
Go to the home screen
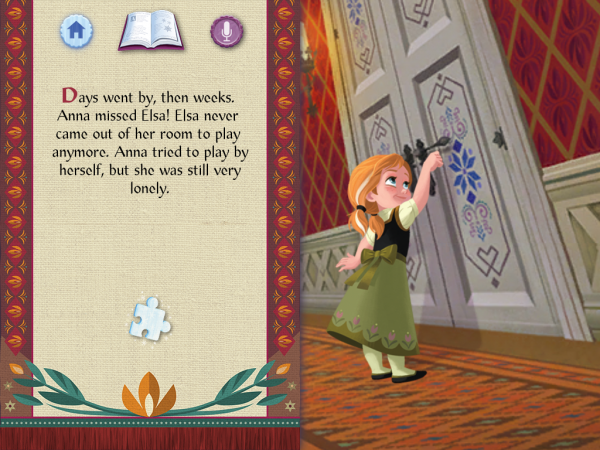click(x=75, y=31)
